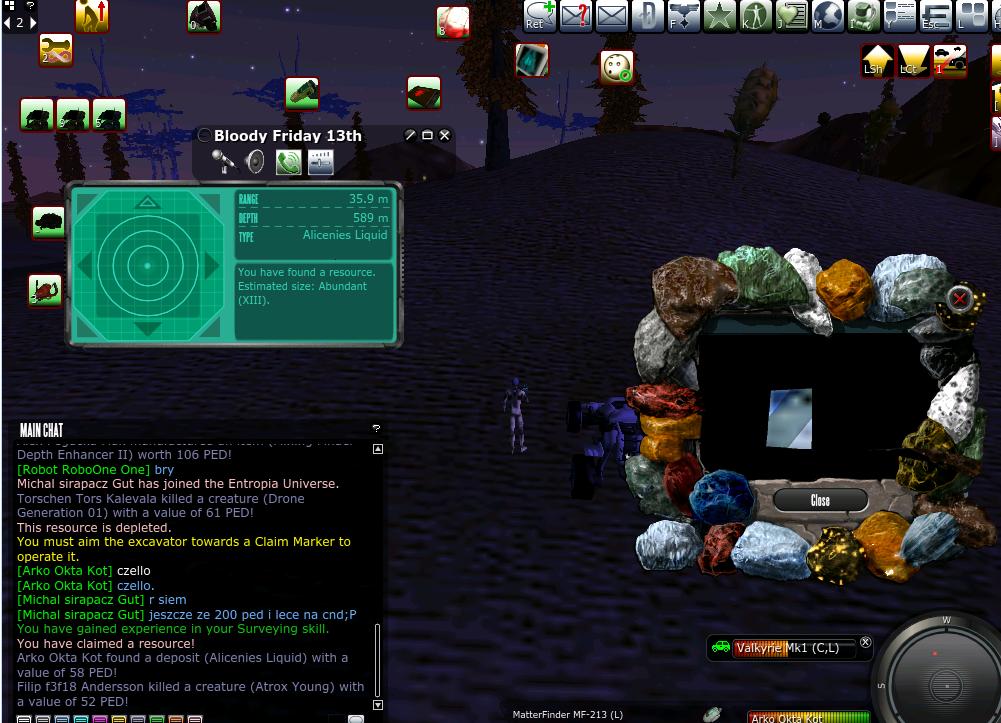The width and height of the screenshot is (1001, 723).
Task: Open the mail envelope with question mark
Action: [576, 15]
